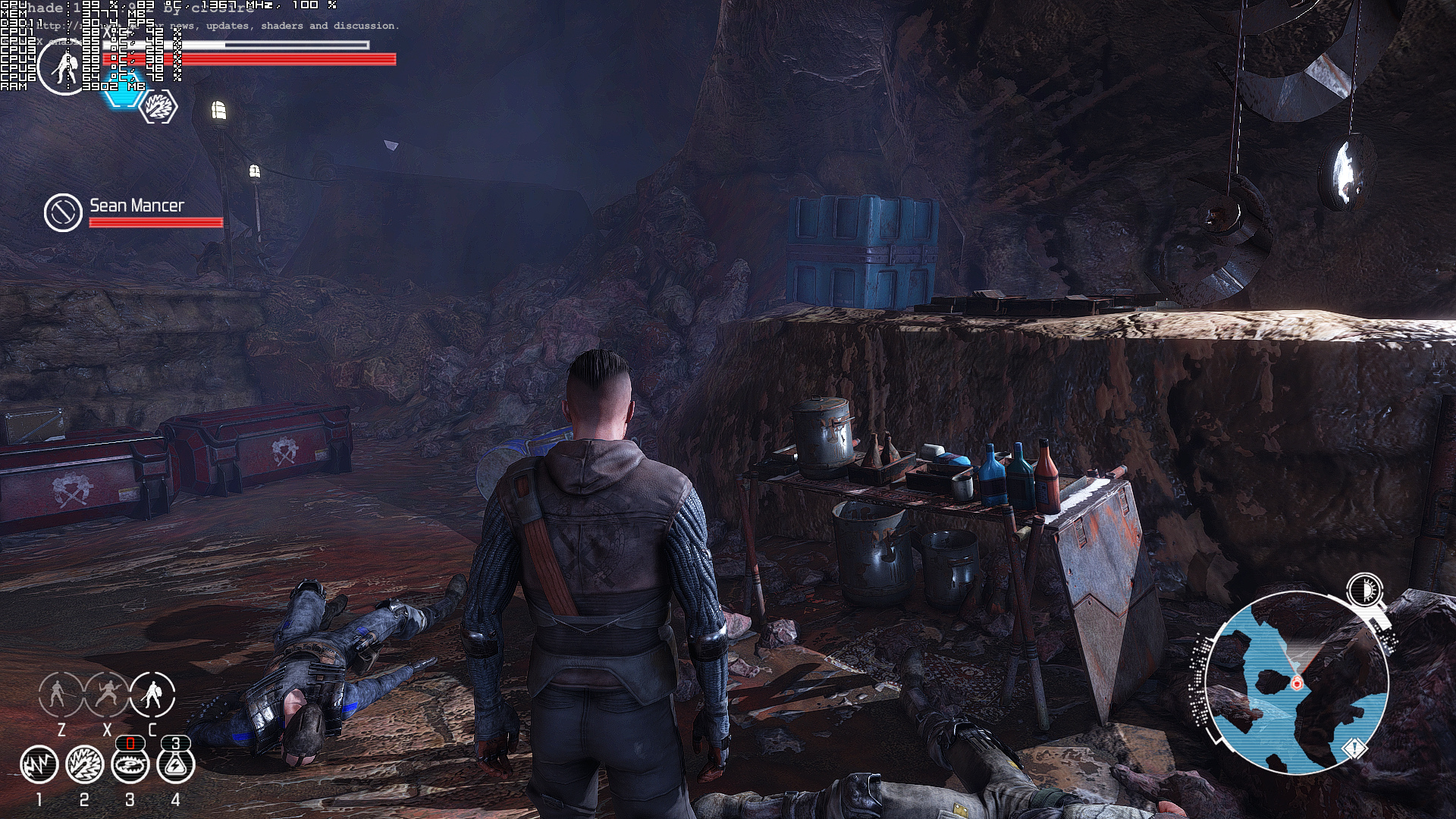Image resolution: width=1456 pixels, height=819 pixels.
Task: Click Sean Mancer's companion status icon
Action: coord(63,212)
